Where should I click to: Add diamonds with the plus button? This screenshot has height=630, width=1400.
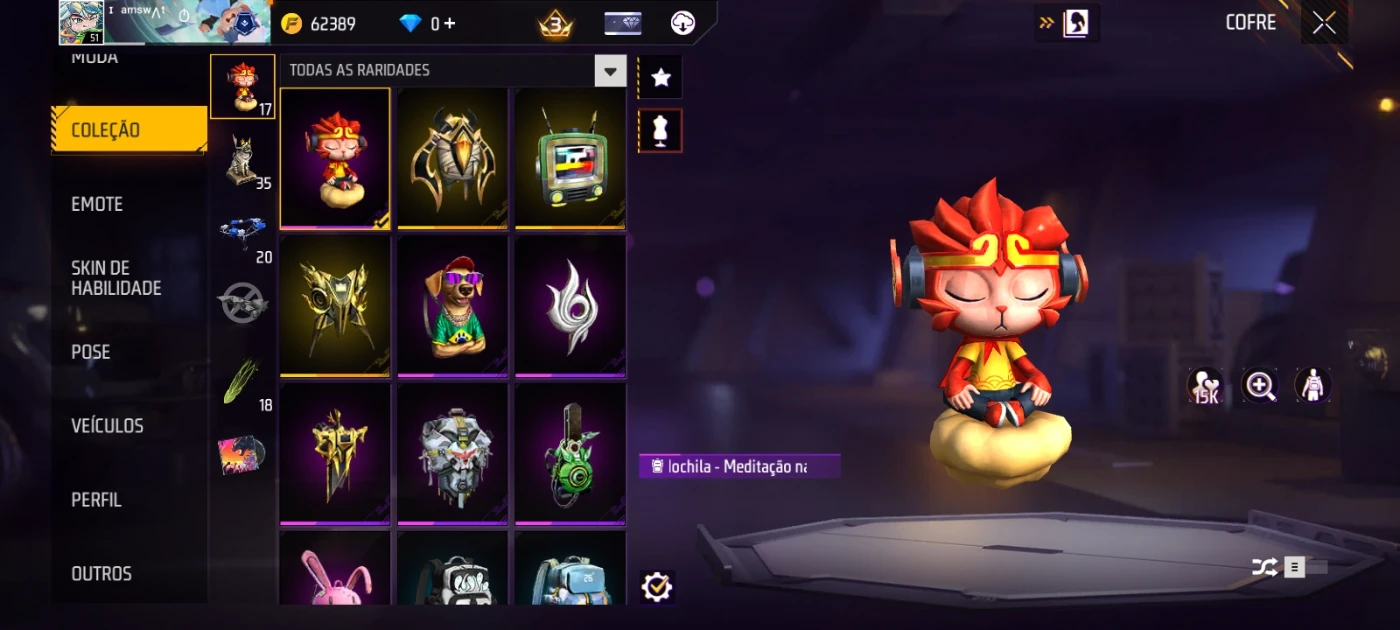click(449, 23)
